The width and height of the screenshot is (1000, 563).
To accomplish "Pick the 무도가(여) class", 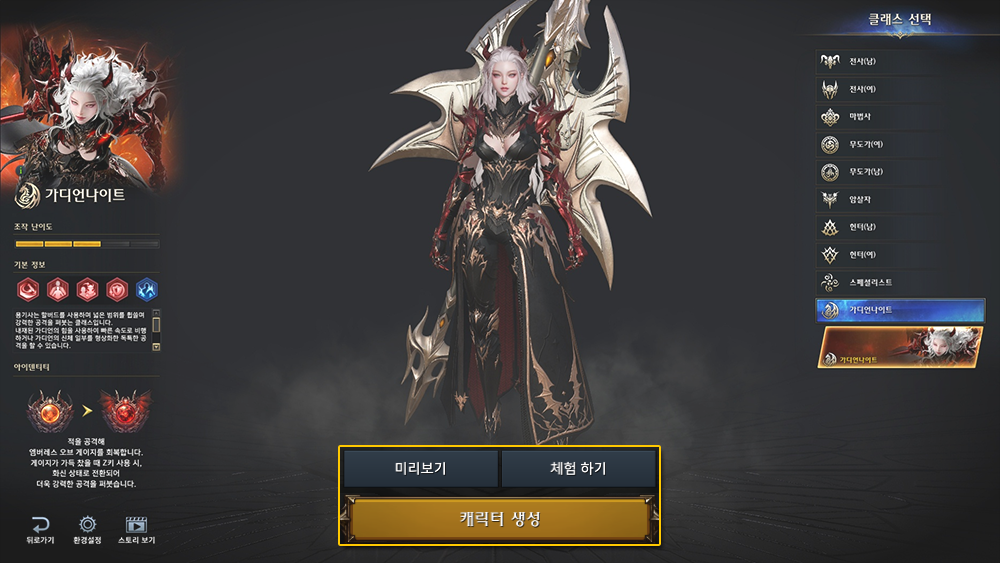I will pyautogui.click(x=898, y=144).
